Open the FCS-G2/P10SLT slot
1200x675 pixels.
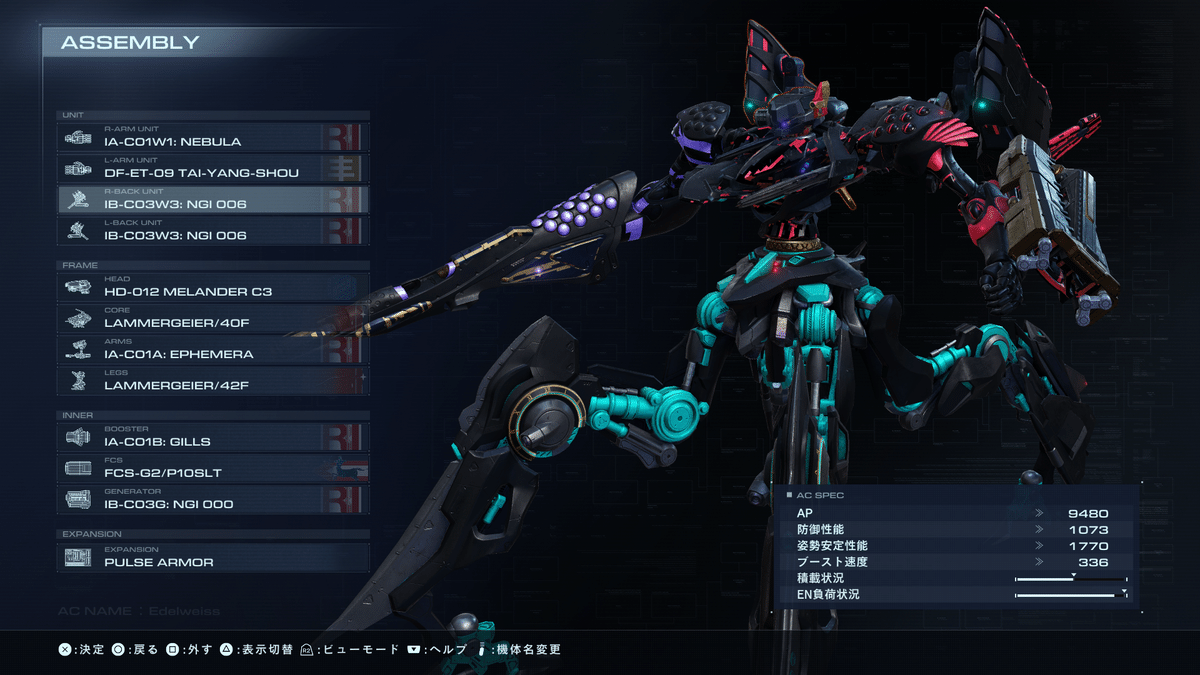click(x=213, y=468)
